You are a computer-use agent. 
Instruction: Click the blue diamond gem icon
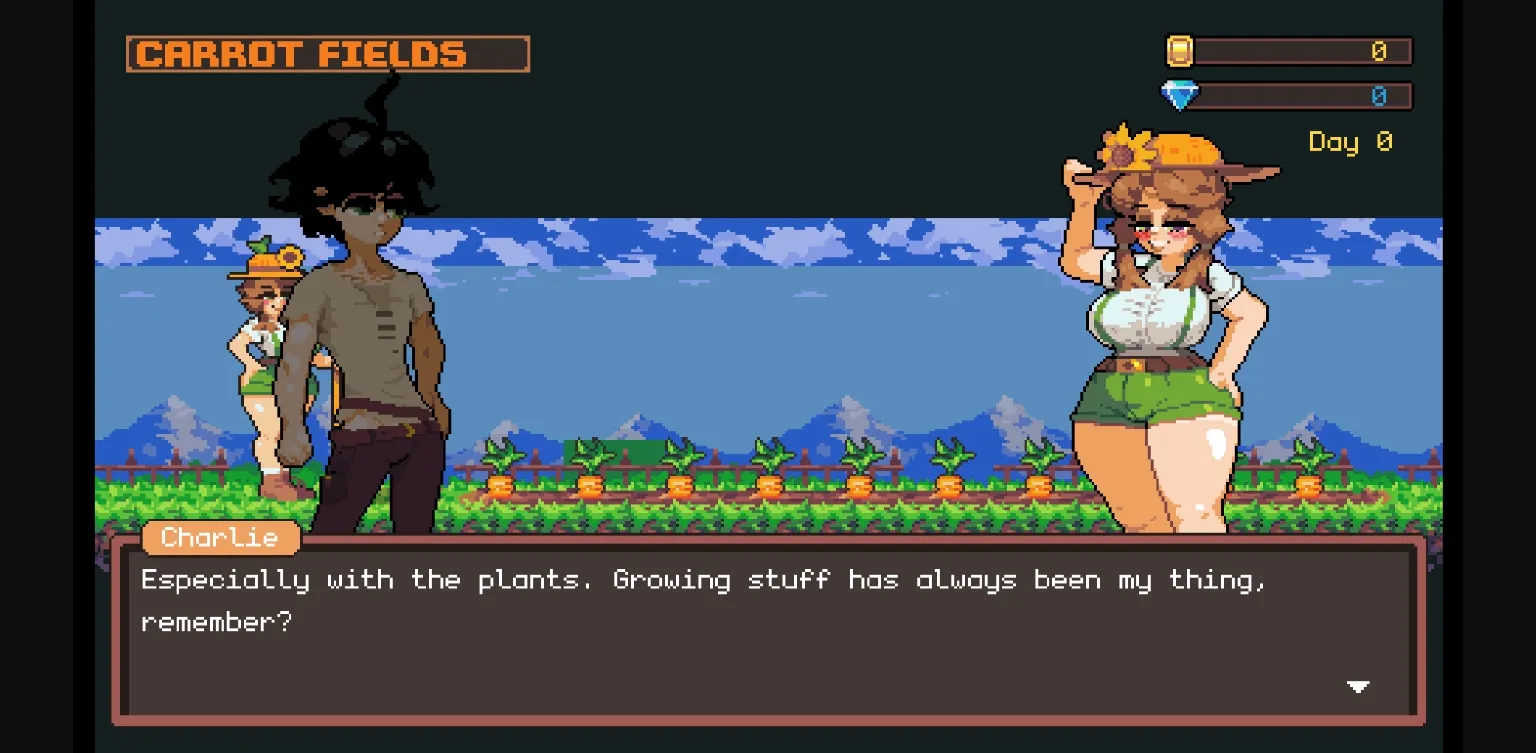(1180, 95)
